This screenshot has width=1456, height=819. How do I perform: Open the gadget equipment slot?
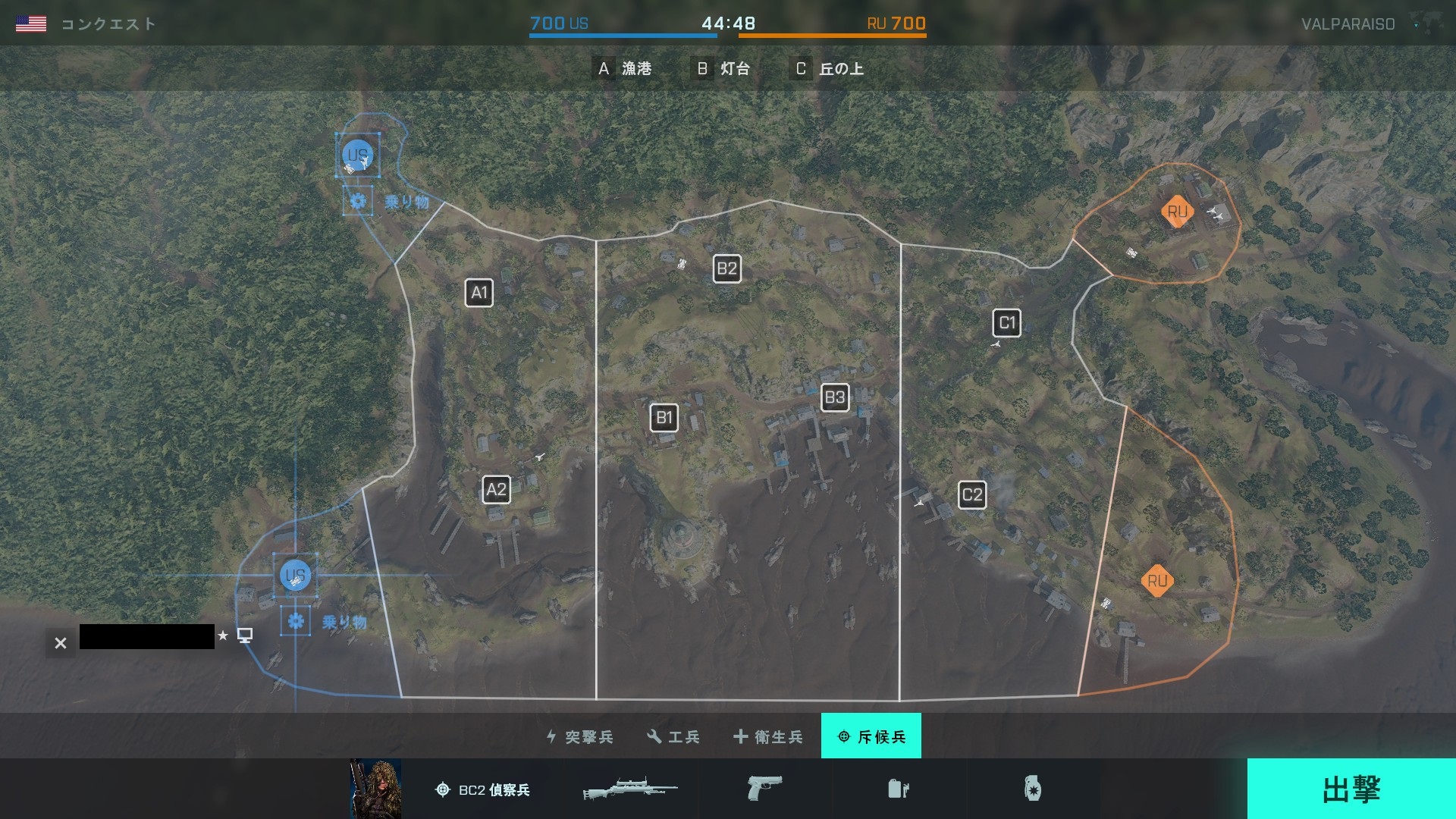(898, 789)
